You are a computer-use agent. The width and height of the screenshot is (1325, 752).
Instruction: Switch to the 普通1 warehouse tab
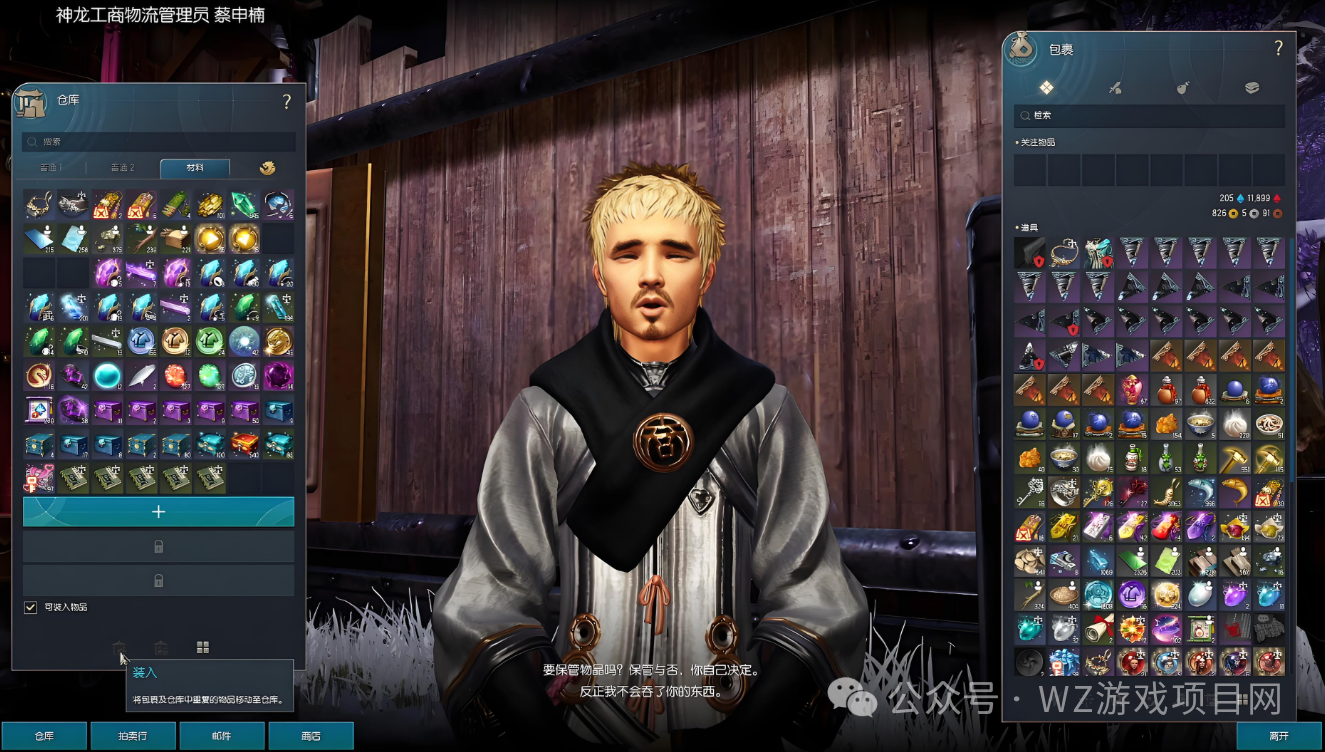pos(51,168)
